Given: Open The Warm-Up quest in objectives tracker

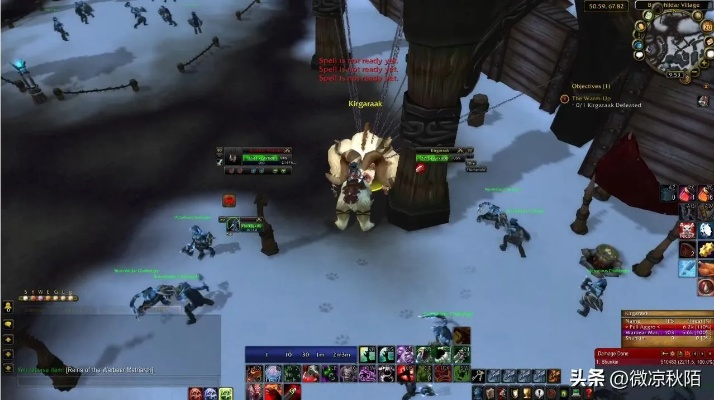Looking at the screenshot, I should (x=598, y=98).
